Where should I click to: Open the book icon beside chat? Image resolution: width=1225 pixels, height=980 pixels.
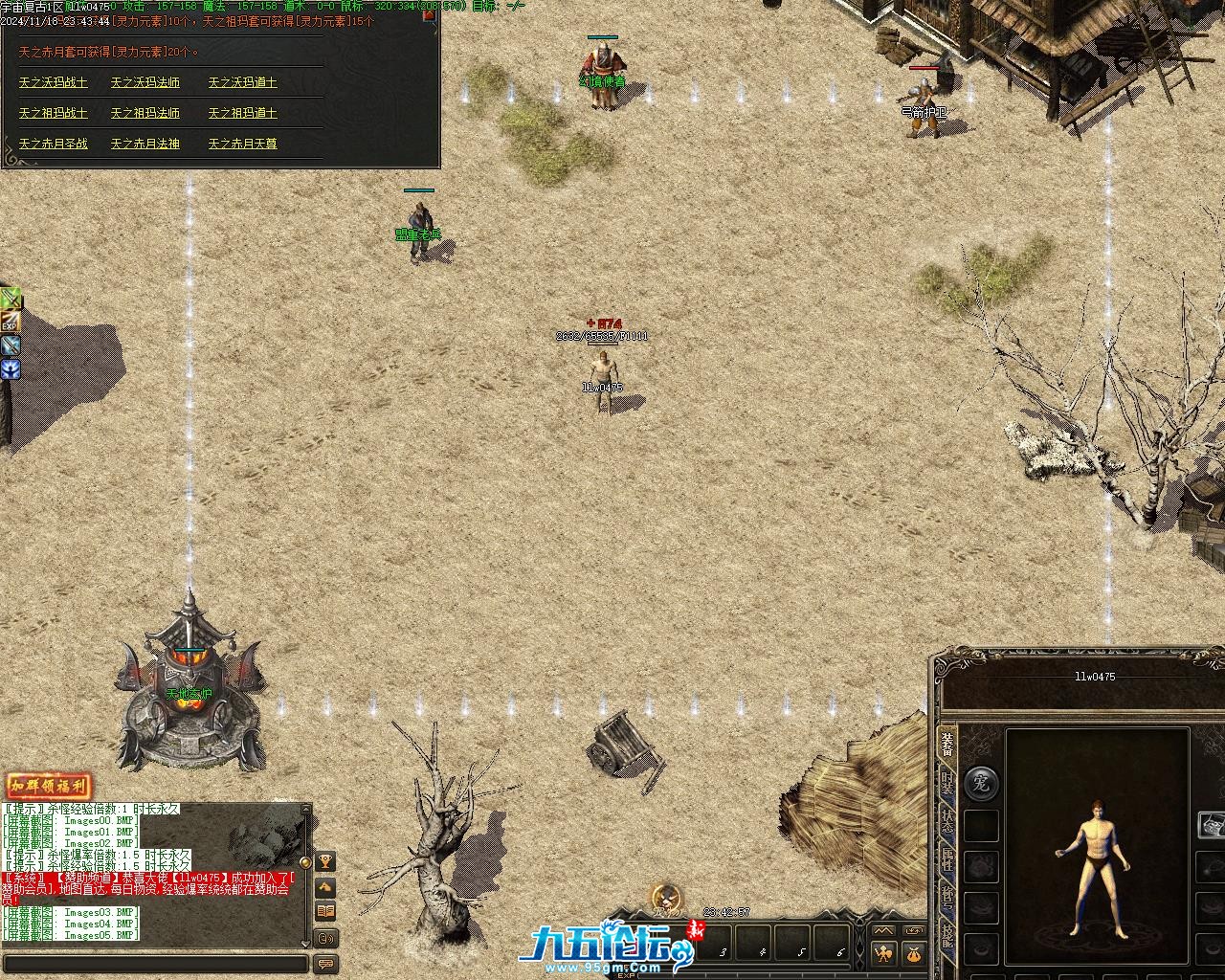tap(325, 911)
